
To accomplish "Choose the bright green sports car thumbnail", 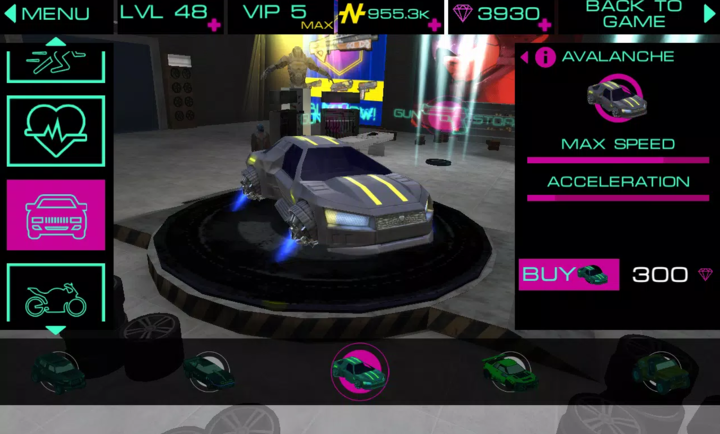I will click(510, 368).
